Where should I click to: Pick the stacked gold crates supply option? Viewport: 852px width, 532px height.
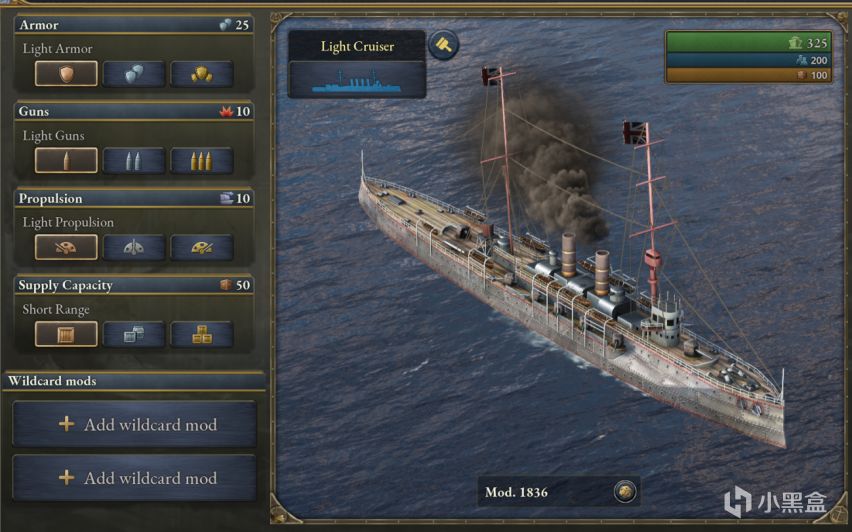[201, 334]
